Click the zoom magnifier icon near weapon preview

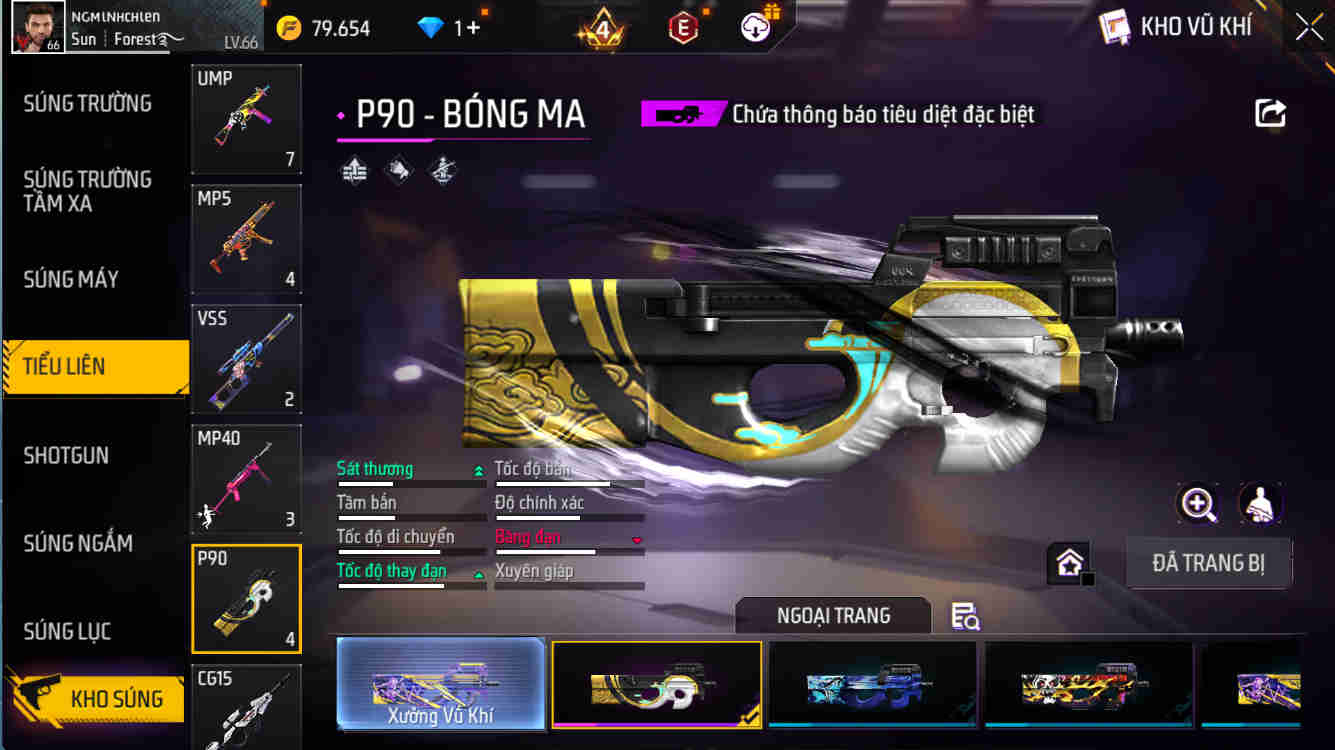(1198, 505)
